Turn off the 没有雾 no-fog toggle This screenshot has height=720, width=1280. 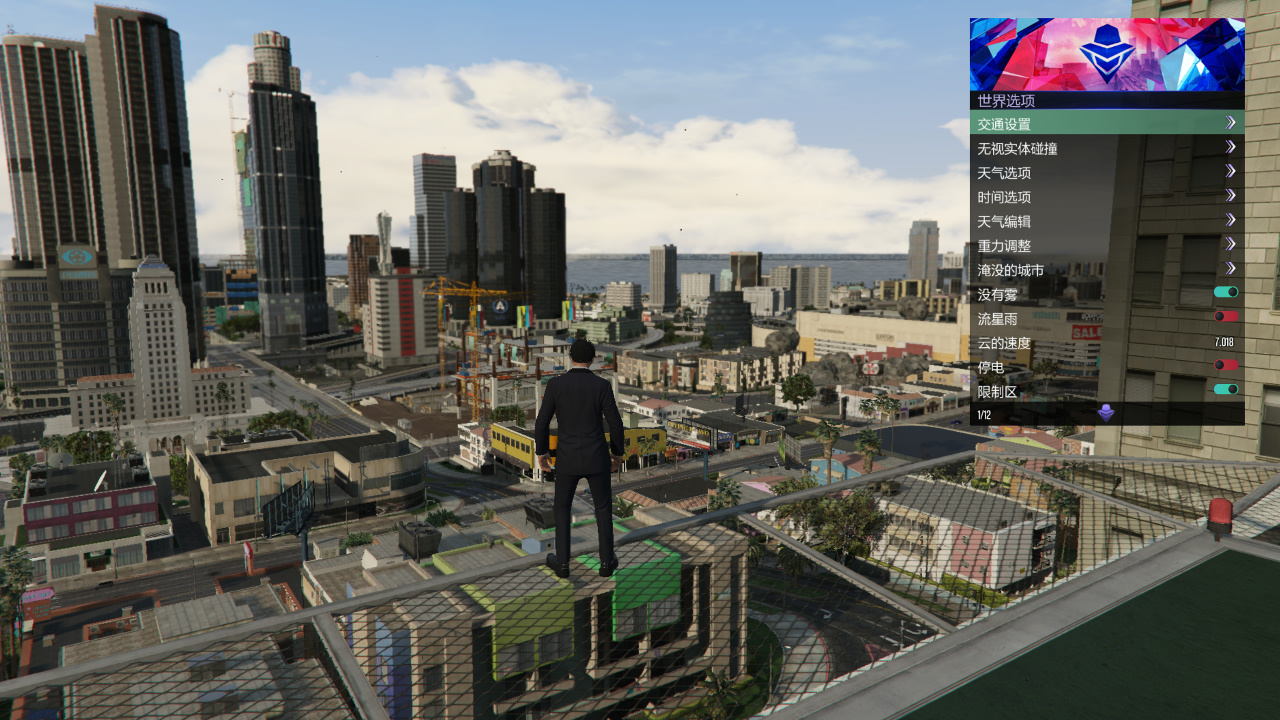coord(1225,292)
